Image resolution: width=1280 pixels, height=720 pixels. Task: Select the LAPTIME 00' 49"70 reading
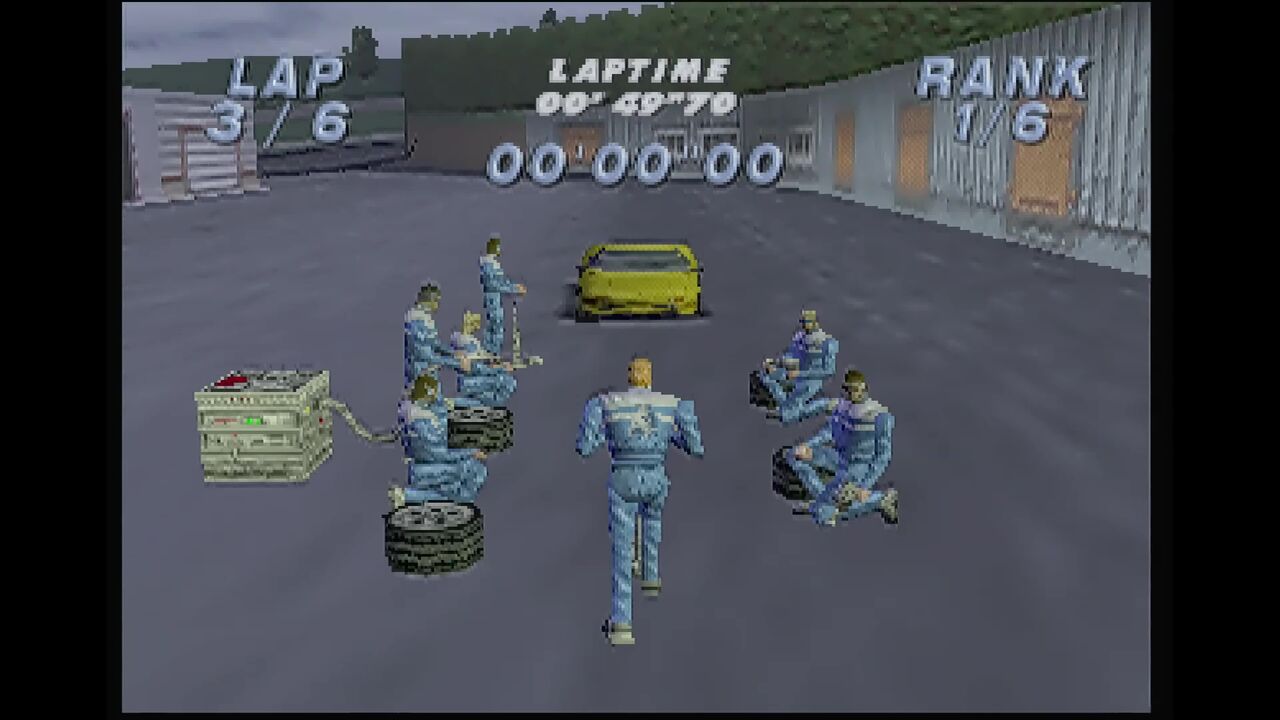coord(636,100)
